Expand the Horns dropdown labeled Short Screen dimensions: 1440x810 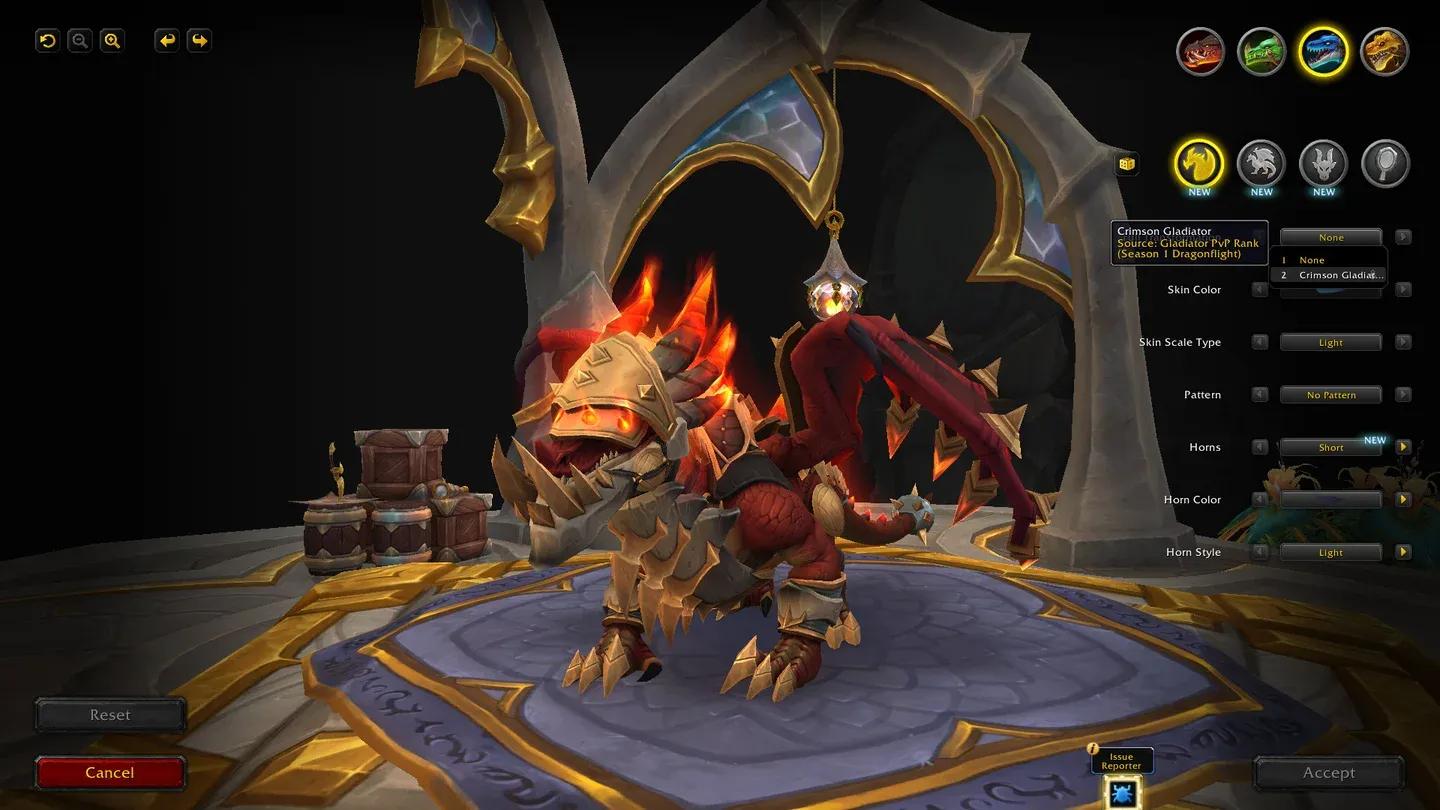click(x=1331, y=447)
